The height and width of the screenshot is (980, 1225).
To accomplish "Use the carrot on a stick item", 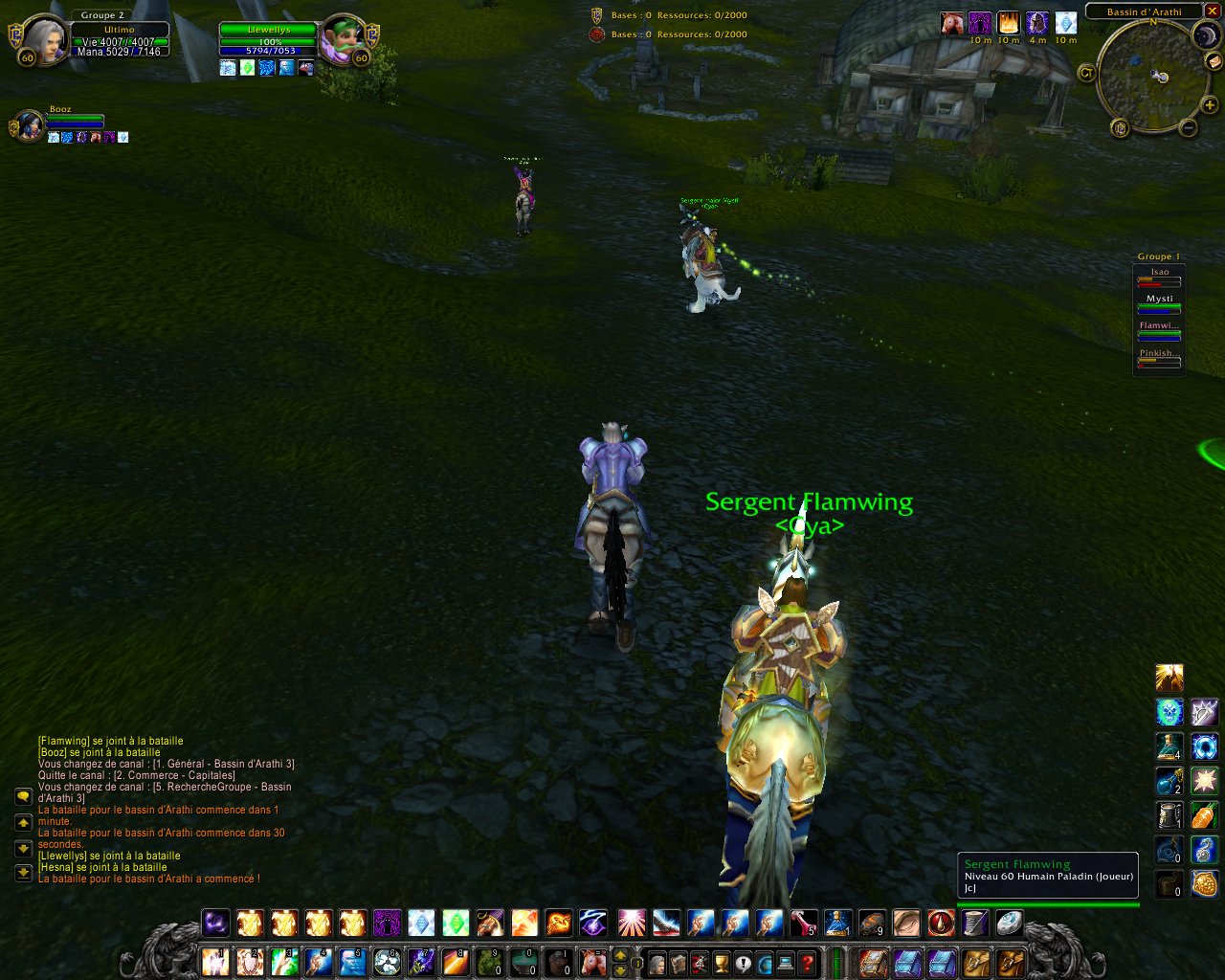I will point(1204,816).
